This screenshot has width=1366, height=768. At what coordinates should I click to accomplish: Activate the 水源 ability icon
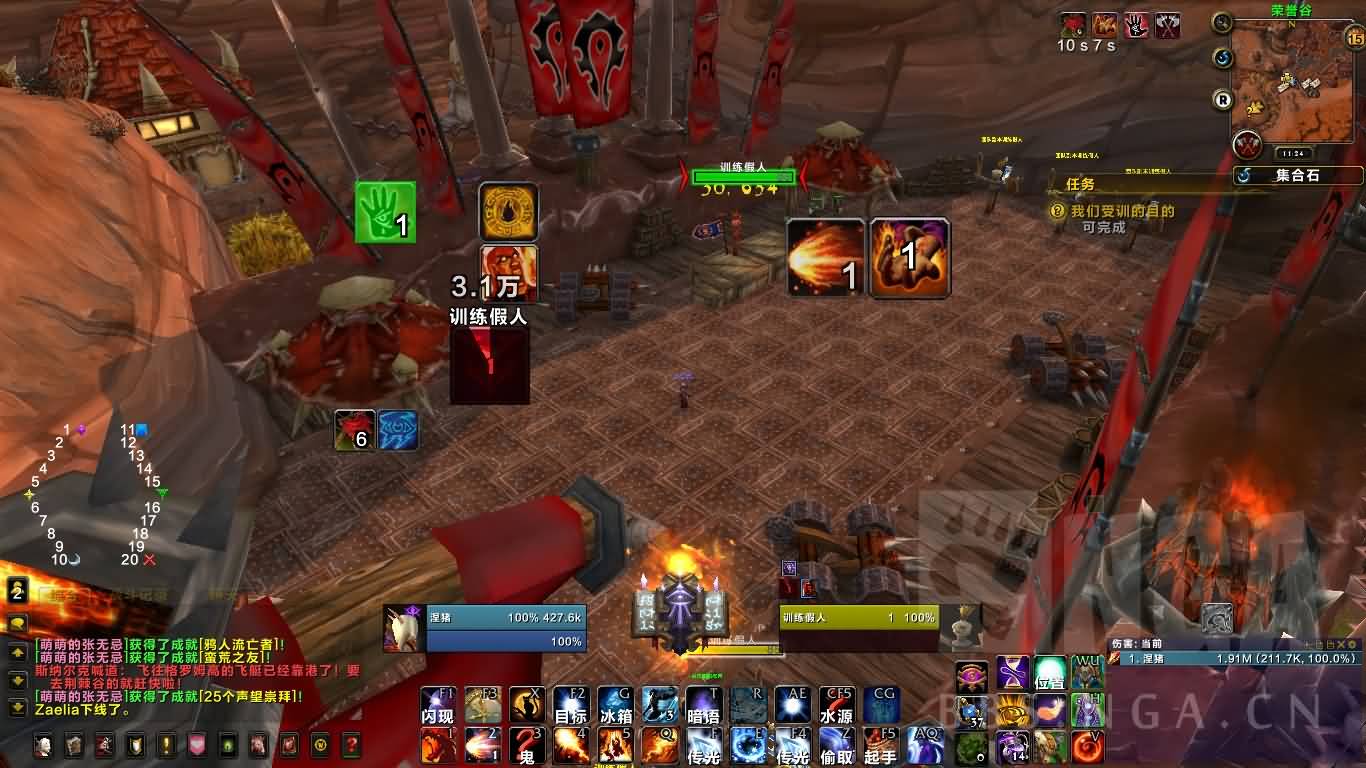(836, 704)
